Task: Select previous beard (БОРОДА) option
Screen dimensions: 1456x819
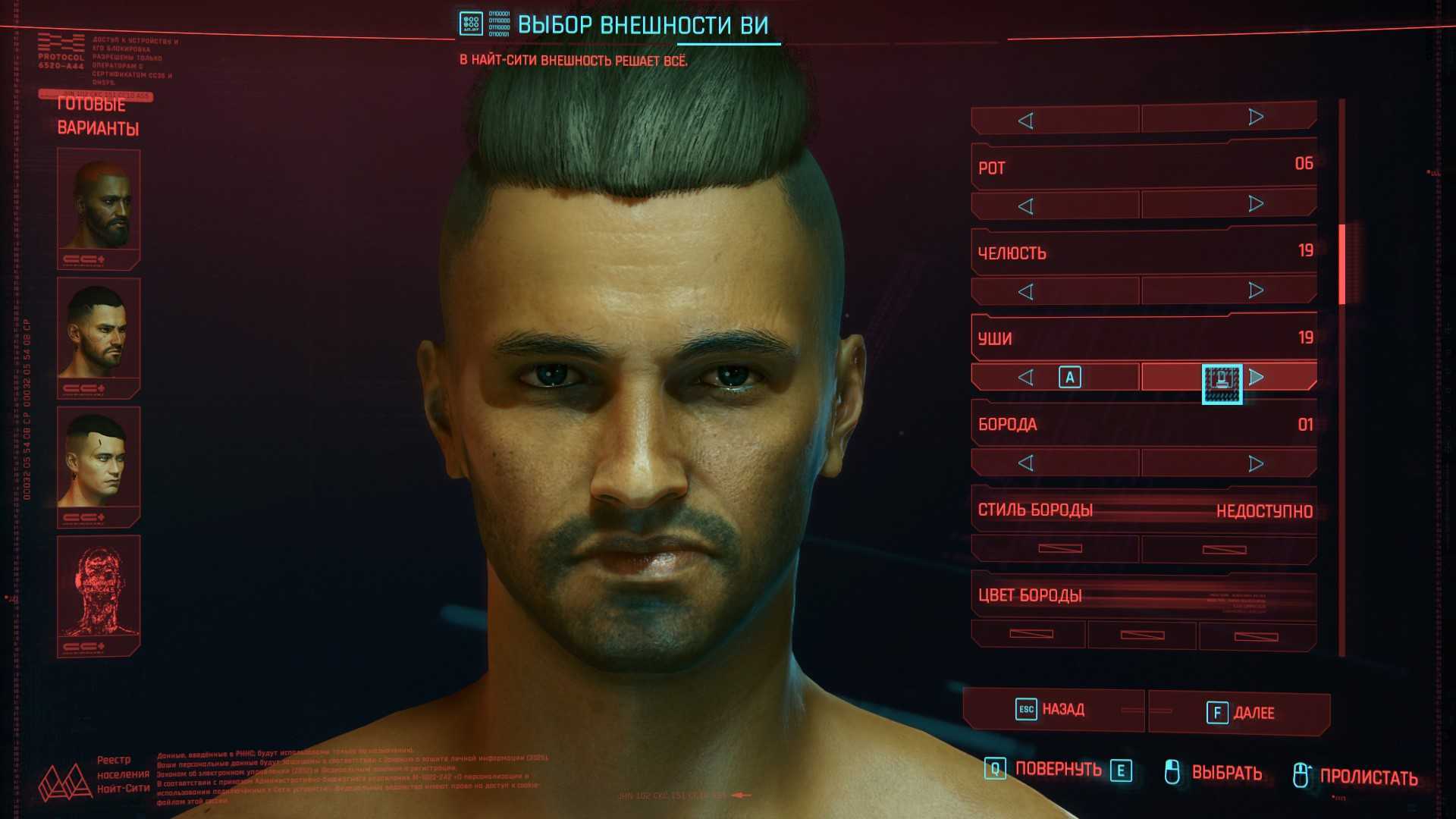Action: pos(1026,463)
